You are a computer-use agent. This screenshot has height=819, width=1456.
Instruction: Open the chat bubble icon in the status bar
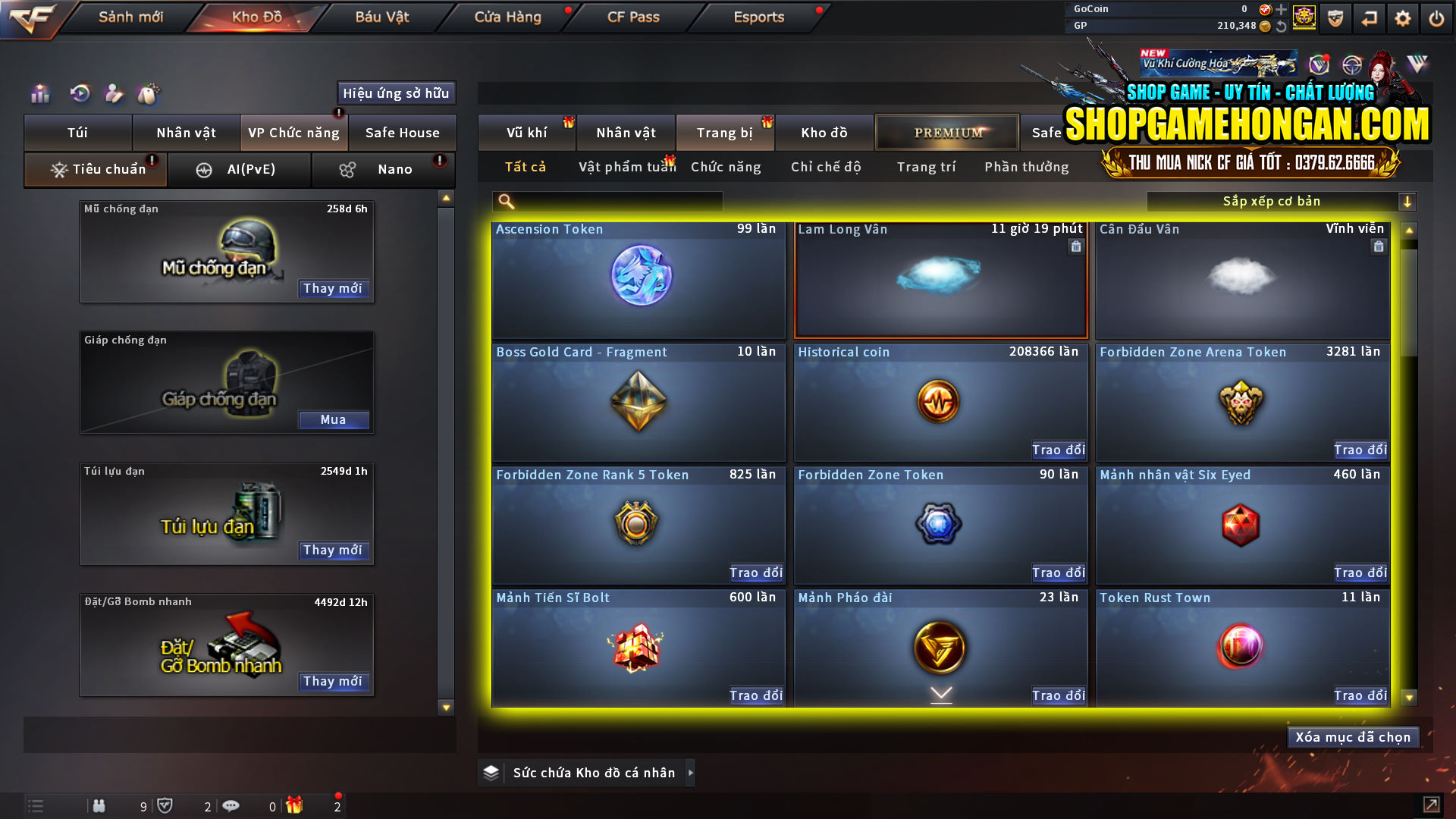(231, 806)
